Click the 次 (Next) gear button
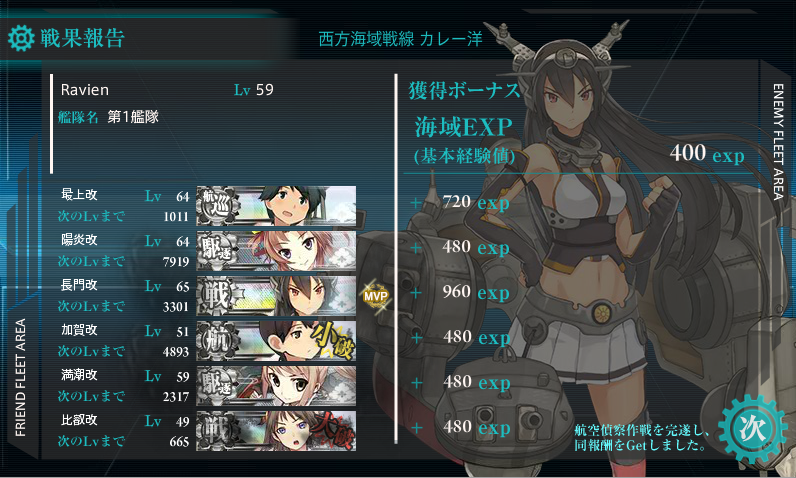Screen dimensions: 796x478 pyautogui.click(x=751, y=427)
